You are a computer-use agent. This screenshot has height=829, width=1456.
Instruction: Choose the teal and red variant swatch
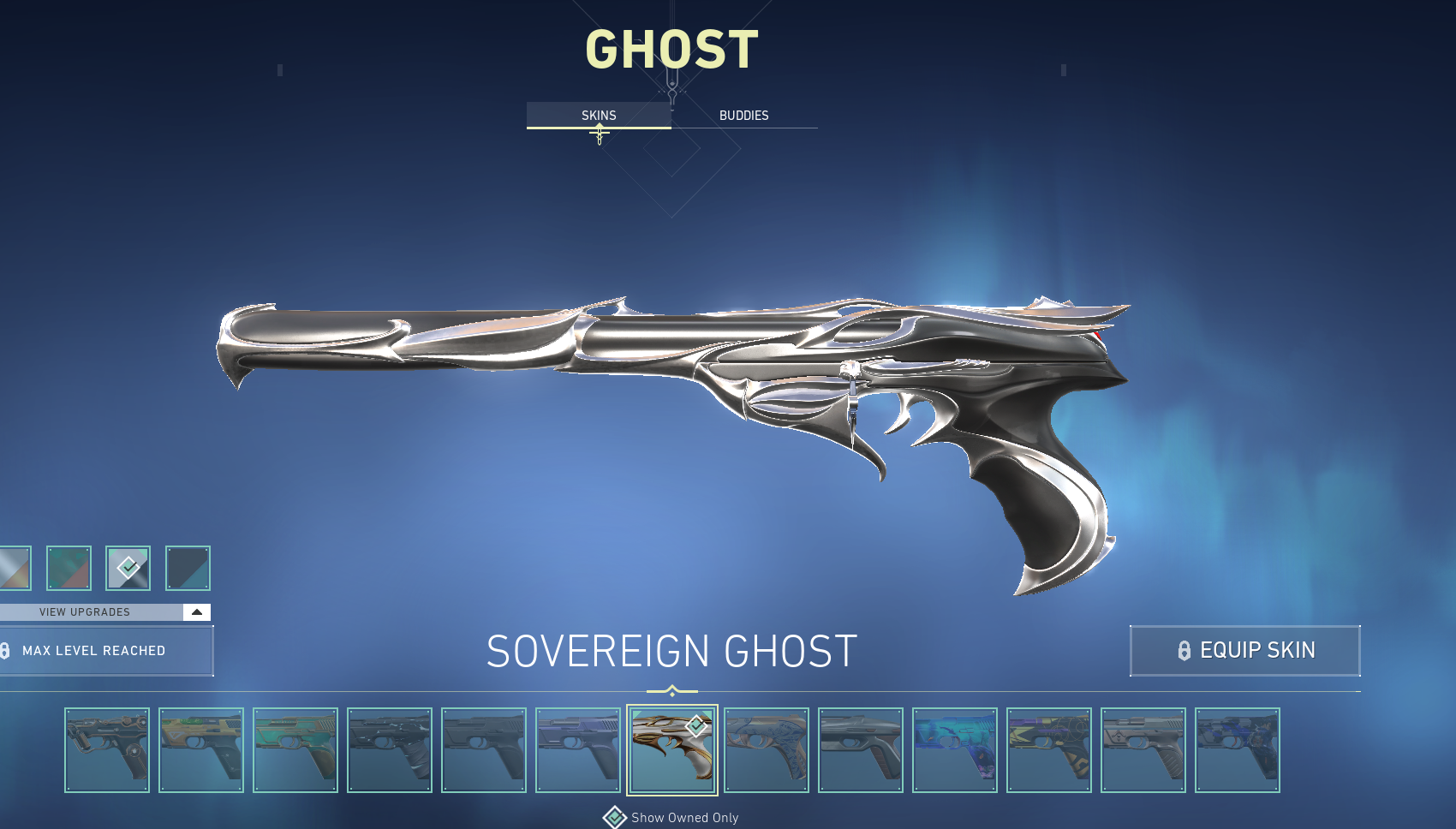click(x=69, y=568)
